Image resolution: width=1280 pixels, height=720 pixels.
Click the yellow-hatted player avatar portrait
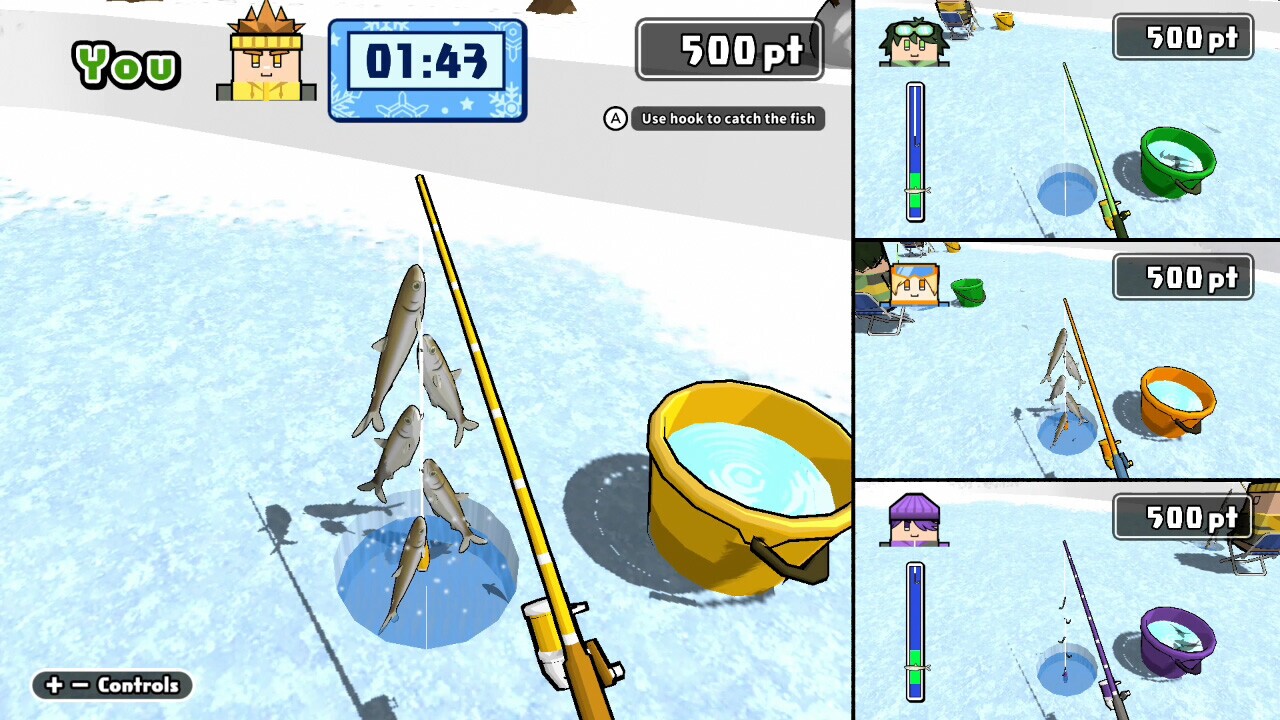point(263,55)
